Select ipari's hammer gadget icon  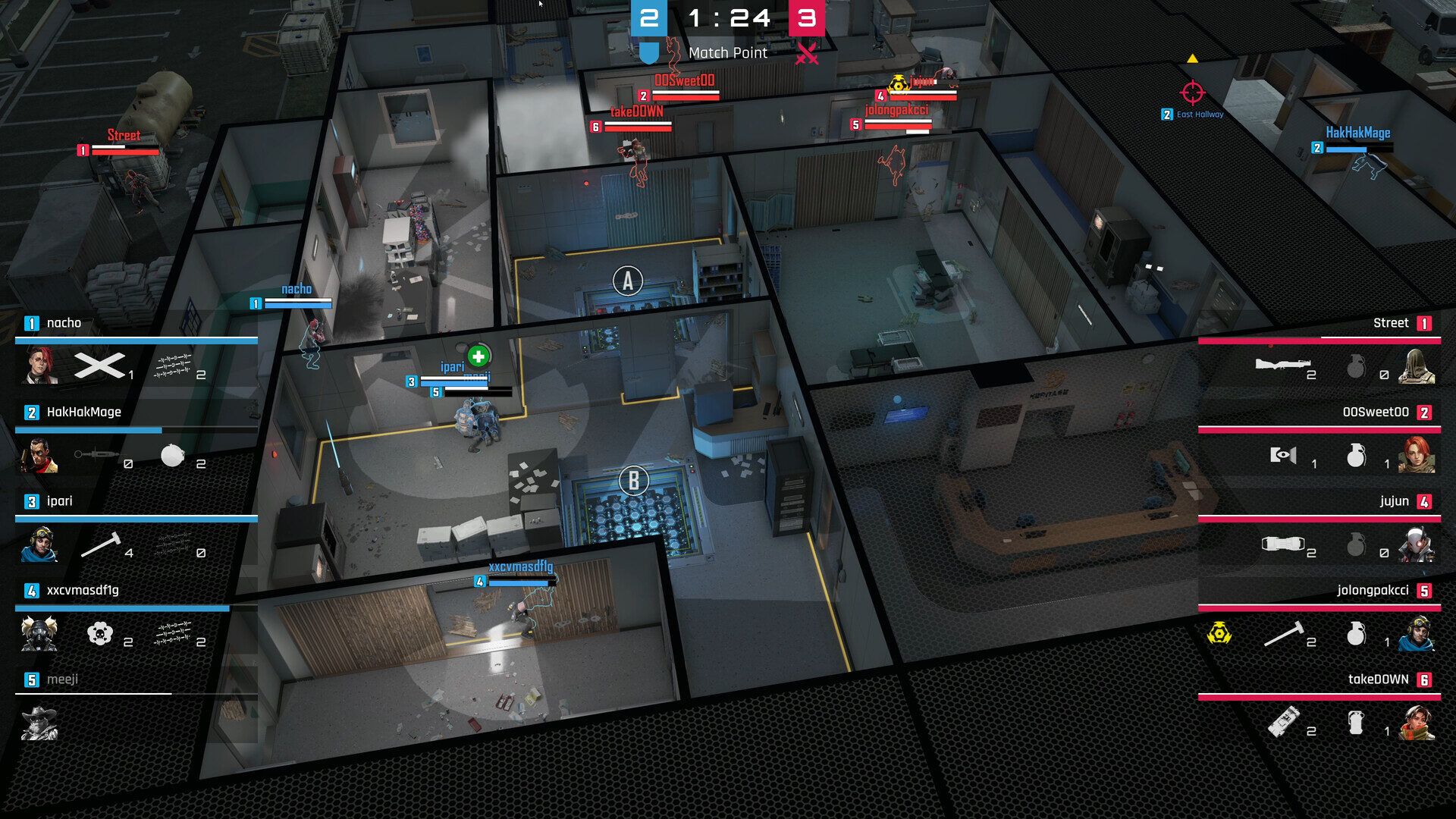coord(101,544)
